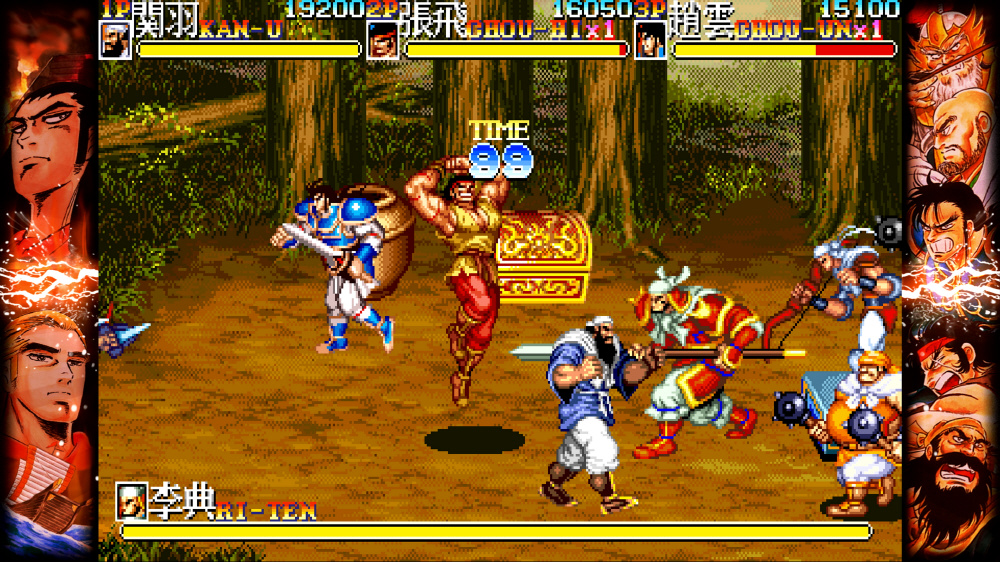
Task: Choose Chou-Un's player 3 portrait
Action: [650, 40]
